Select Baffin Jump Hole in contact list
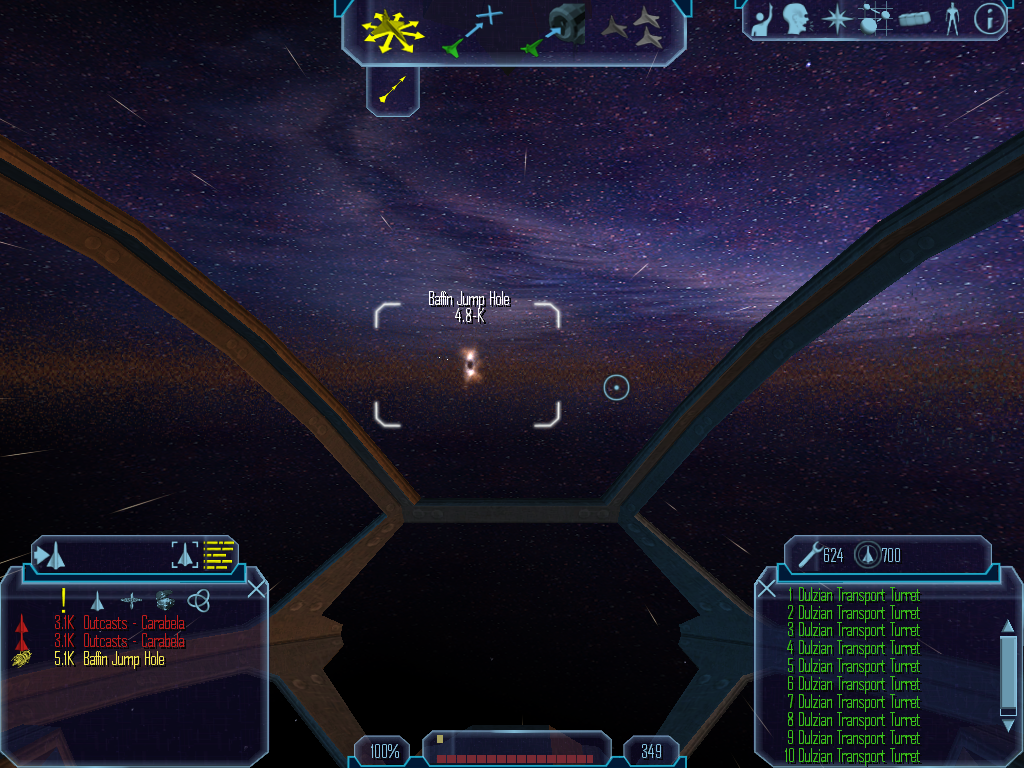Screen dimensions: 1024x768 click(x=123, y=660)
